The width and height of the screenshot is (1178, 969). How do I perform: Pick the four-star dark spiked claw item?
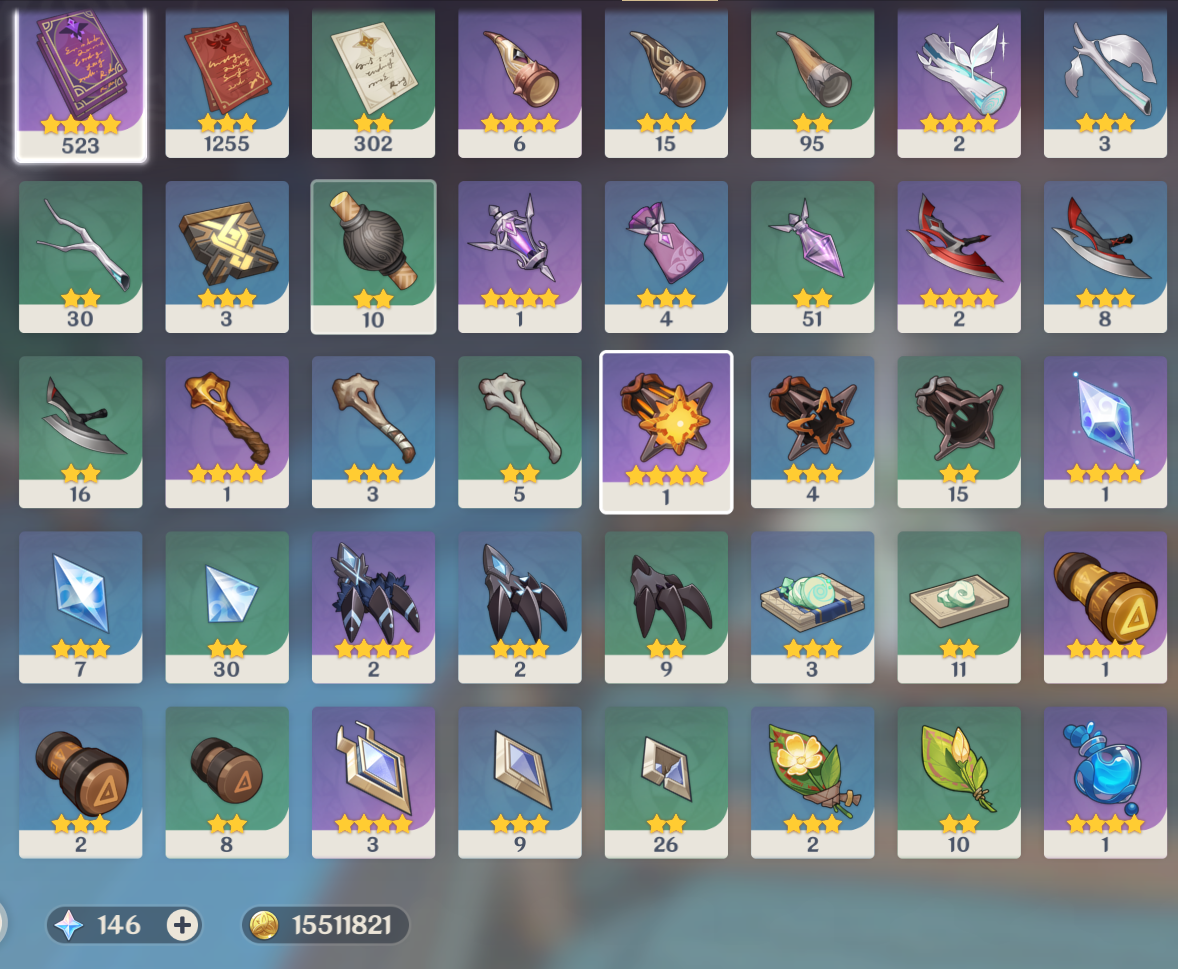pos(373,605)
